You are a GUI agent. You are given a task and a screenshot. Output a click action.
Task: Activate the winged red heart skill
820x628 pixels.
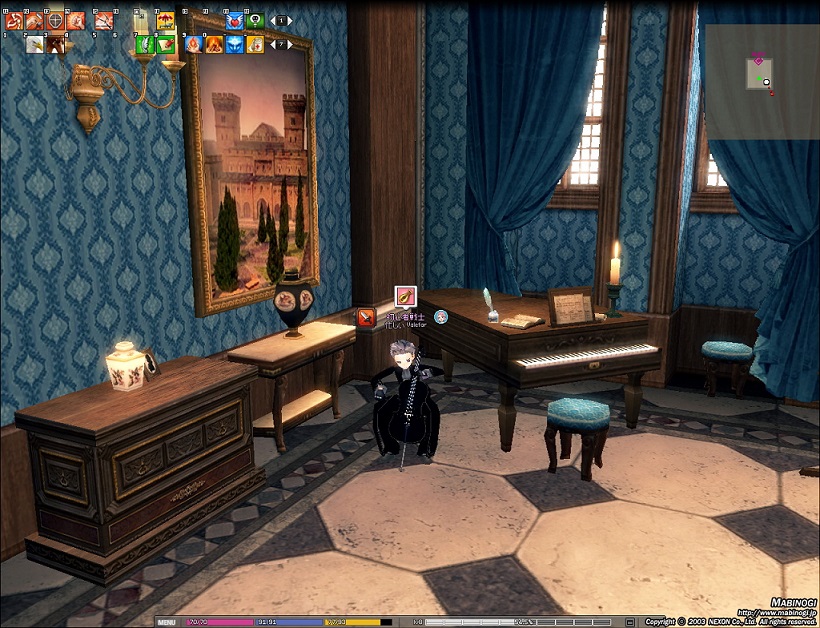point(234,19)
